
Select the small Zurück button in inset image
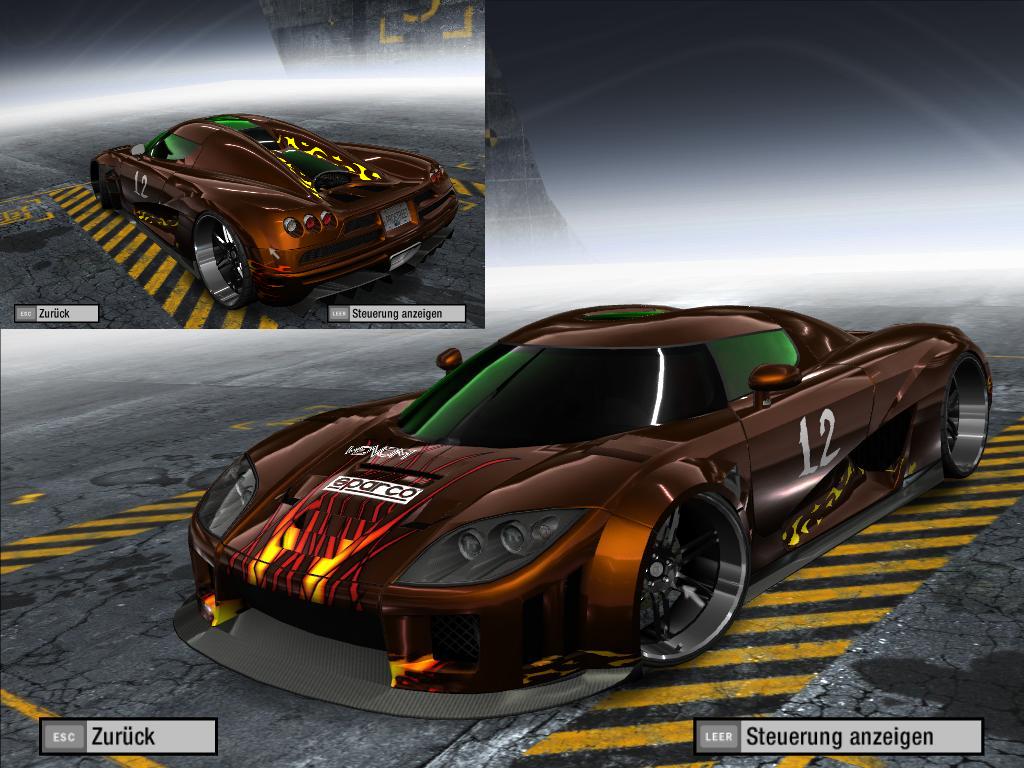[x=57, y=313]
